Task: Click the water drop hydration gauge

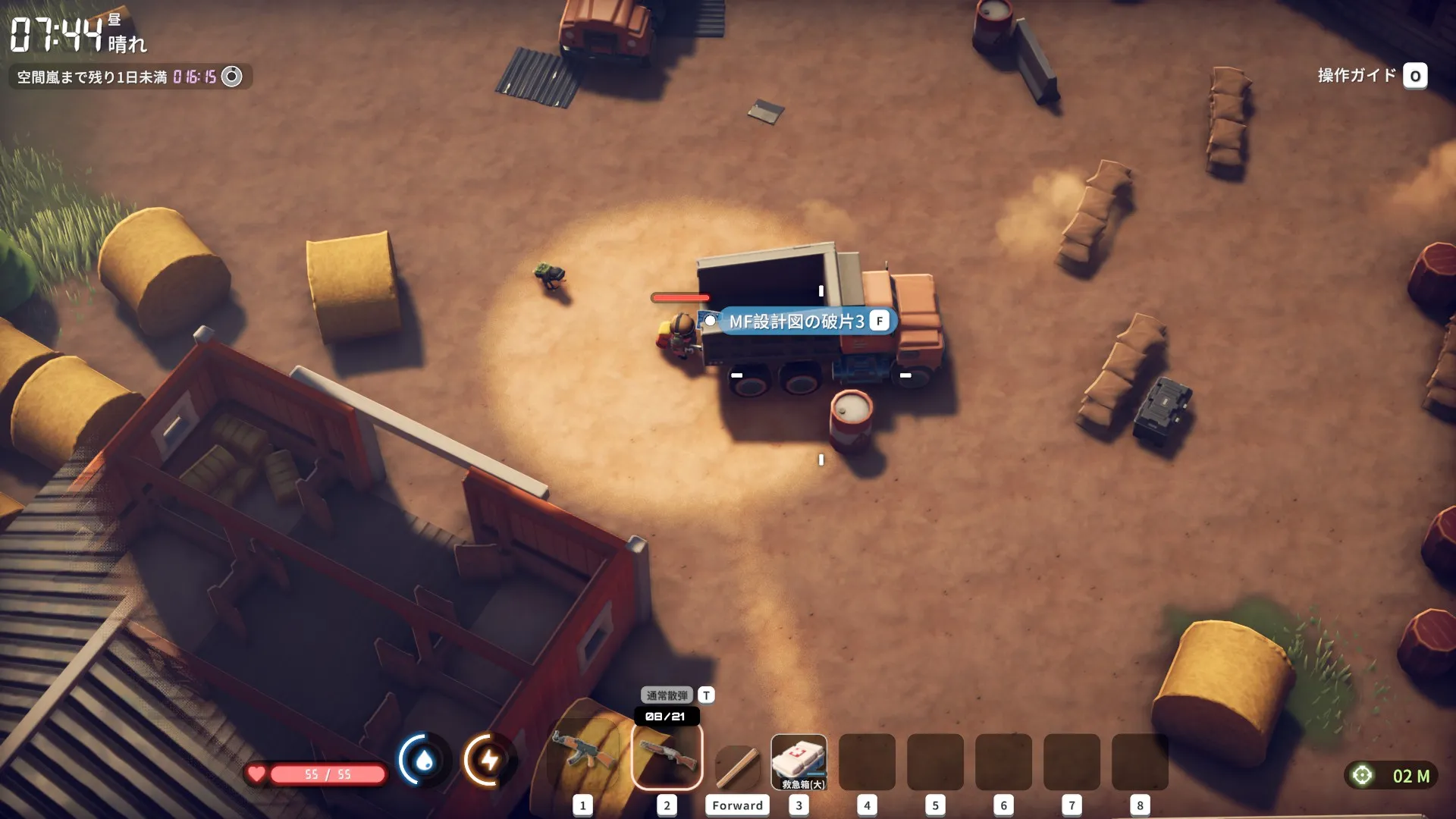Action: pos(425,760)
